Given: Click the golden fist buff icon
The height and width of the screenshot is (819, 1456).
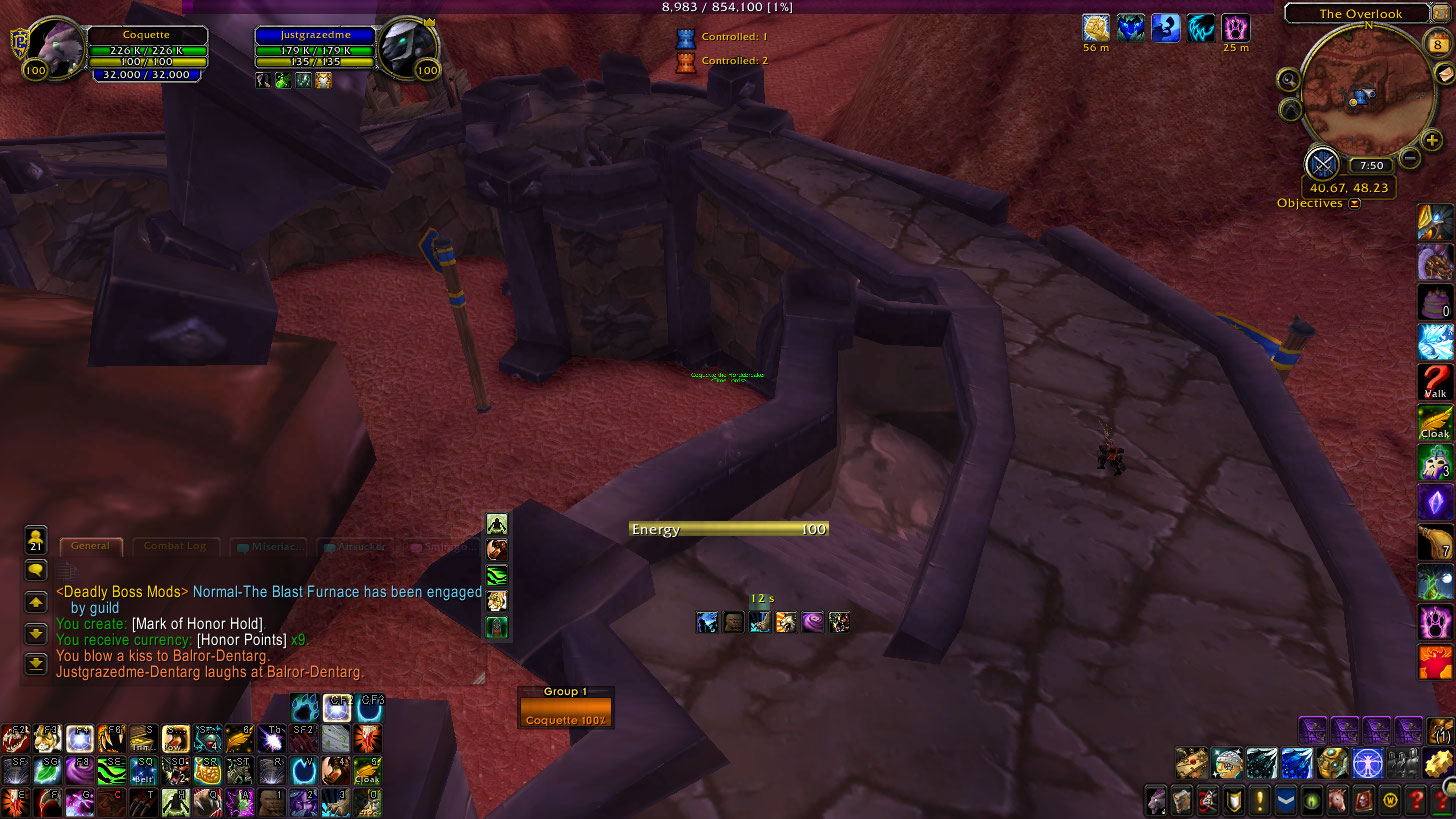Looking at the screenshot, I should tap(1097, 28).
